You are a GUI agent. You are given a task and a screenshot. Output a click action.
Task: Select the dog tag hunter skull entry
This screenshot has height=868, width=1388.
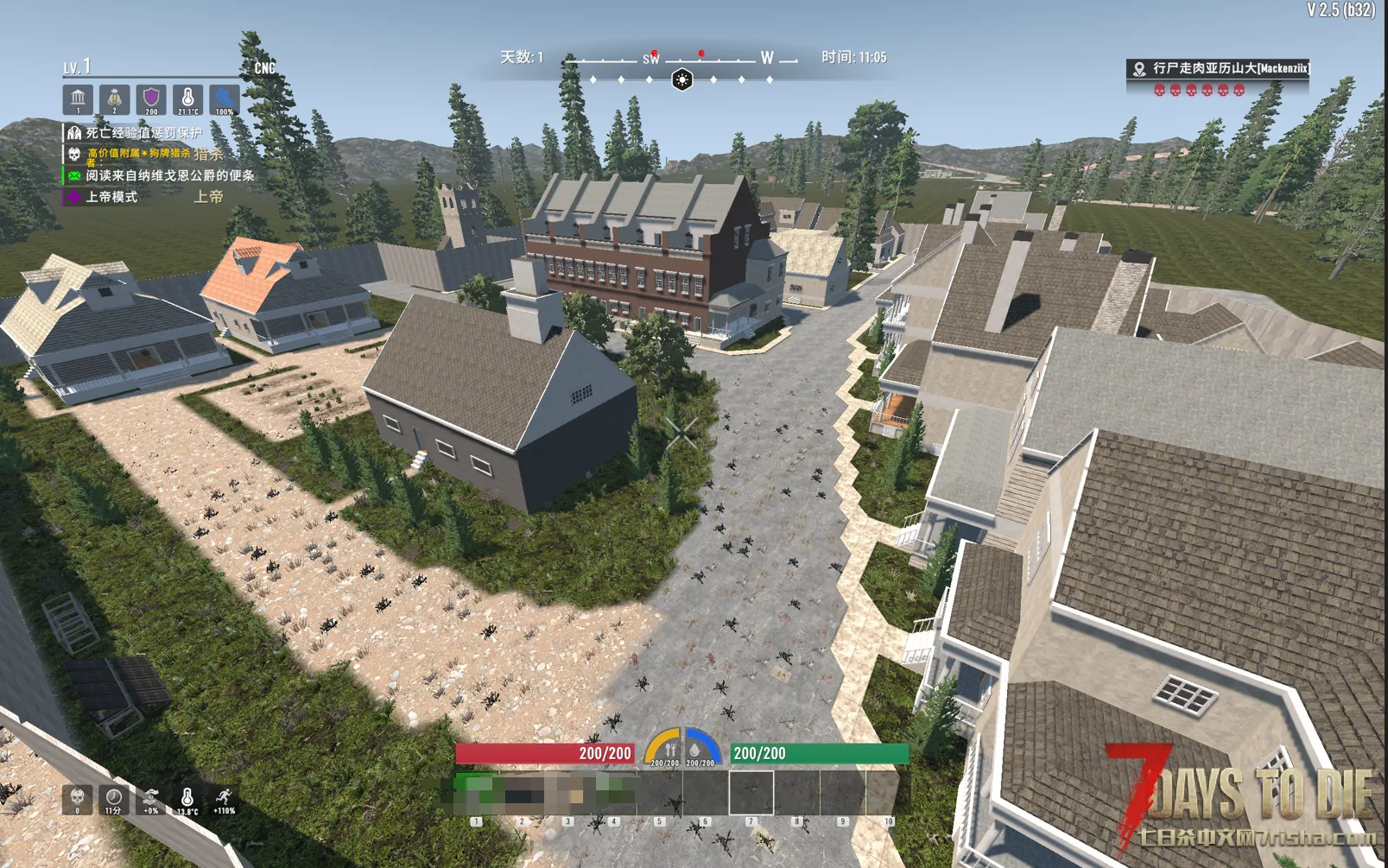(138, 154)
